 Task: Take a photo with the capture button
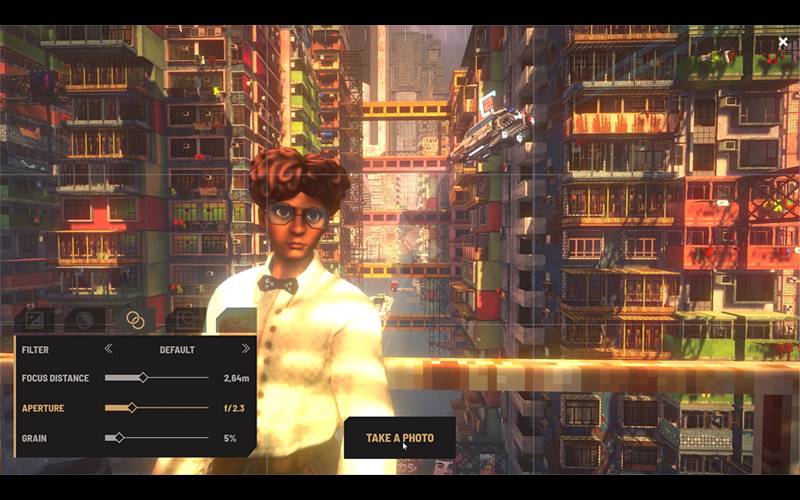point(399,438)
